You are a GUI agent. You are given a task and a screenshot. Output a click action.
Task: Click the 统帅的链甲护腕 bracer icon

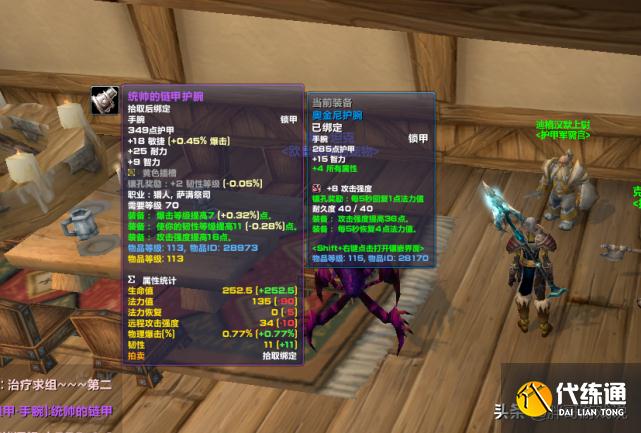107,101
